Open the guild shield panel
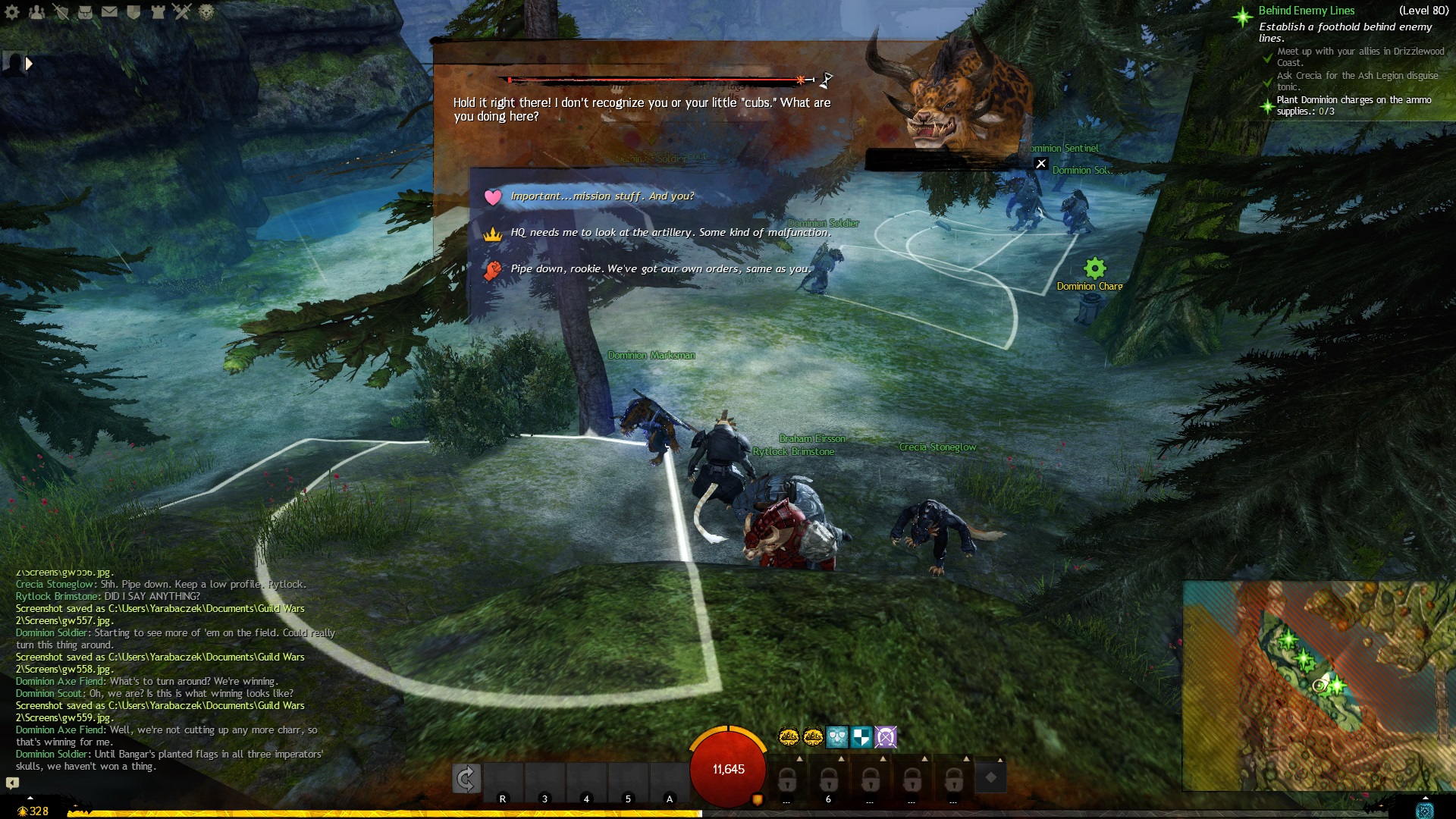This screenshot has height=819, width=1456. pos(133,12)
